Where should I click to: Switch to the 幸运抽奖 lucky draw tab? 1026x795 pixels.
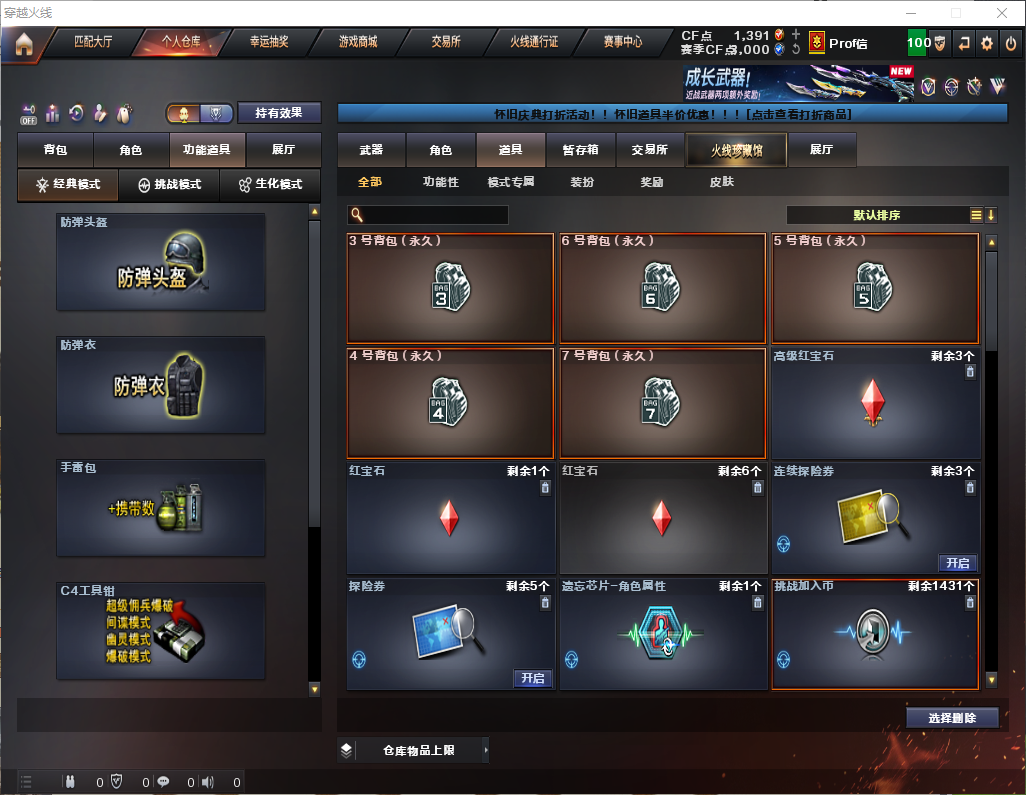268,42
